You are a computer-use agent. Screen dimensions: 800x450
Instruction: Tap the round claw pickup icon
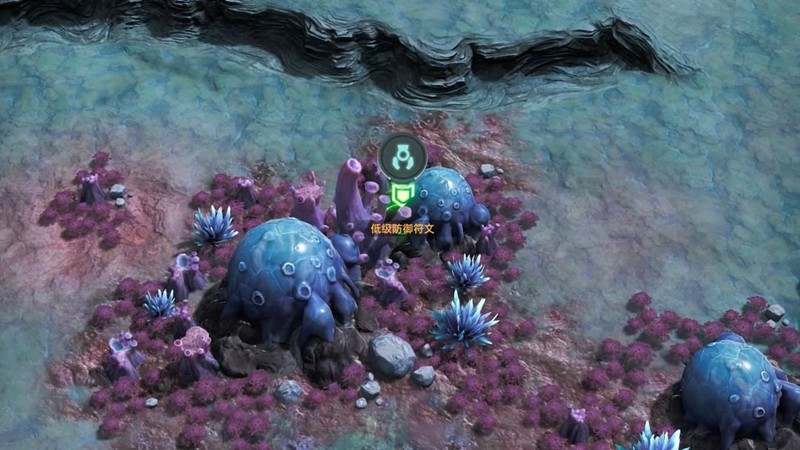click(x=402, y=156)
